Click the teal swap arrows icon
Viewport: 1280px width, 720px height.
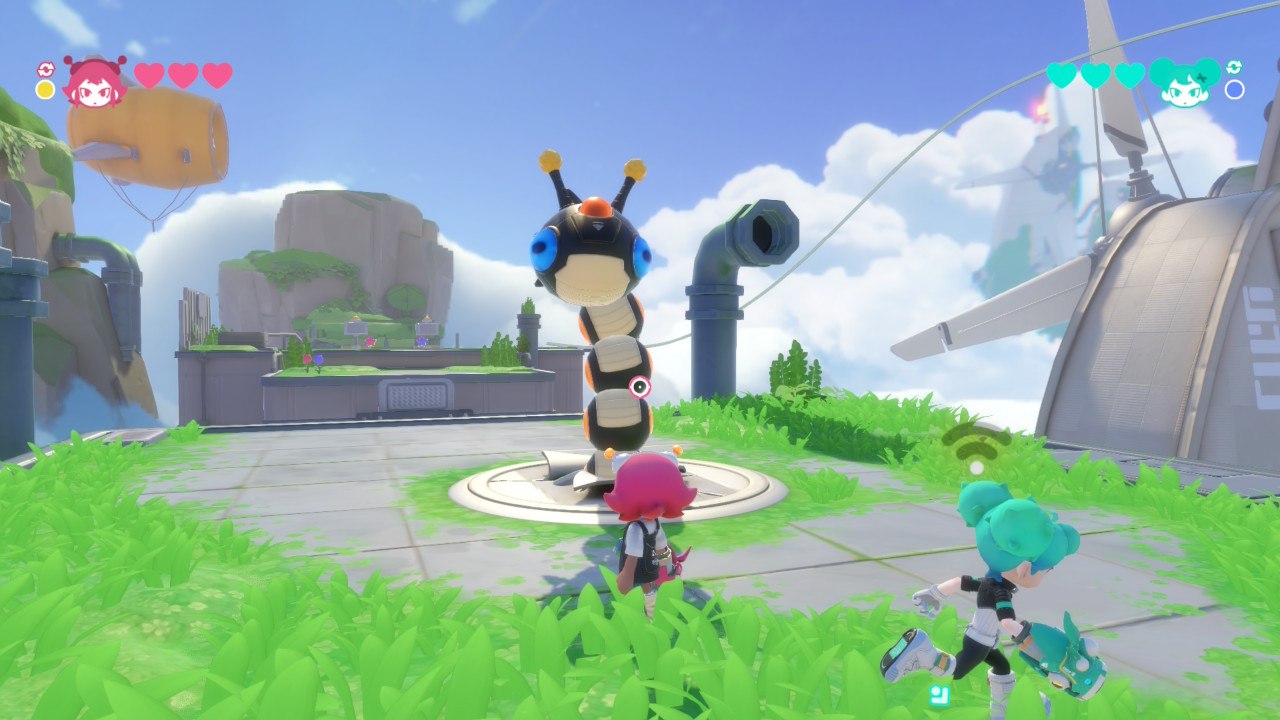pos(1234,67)
